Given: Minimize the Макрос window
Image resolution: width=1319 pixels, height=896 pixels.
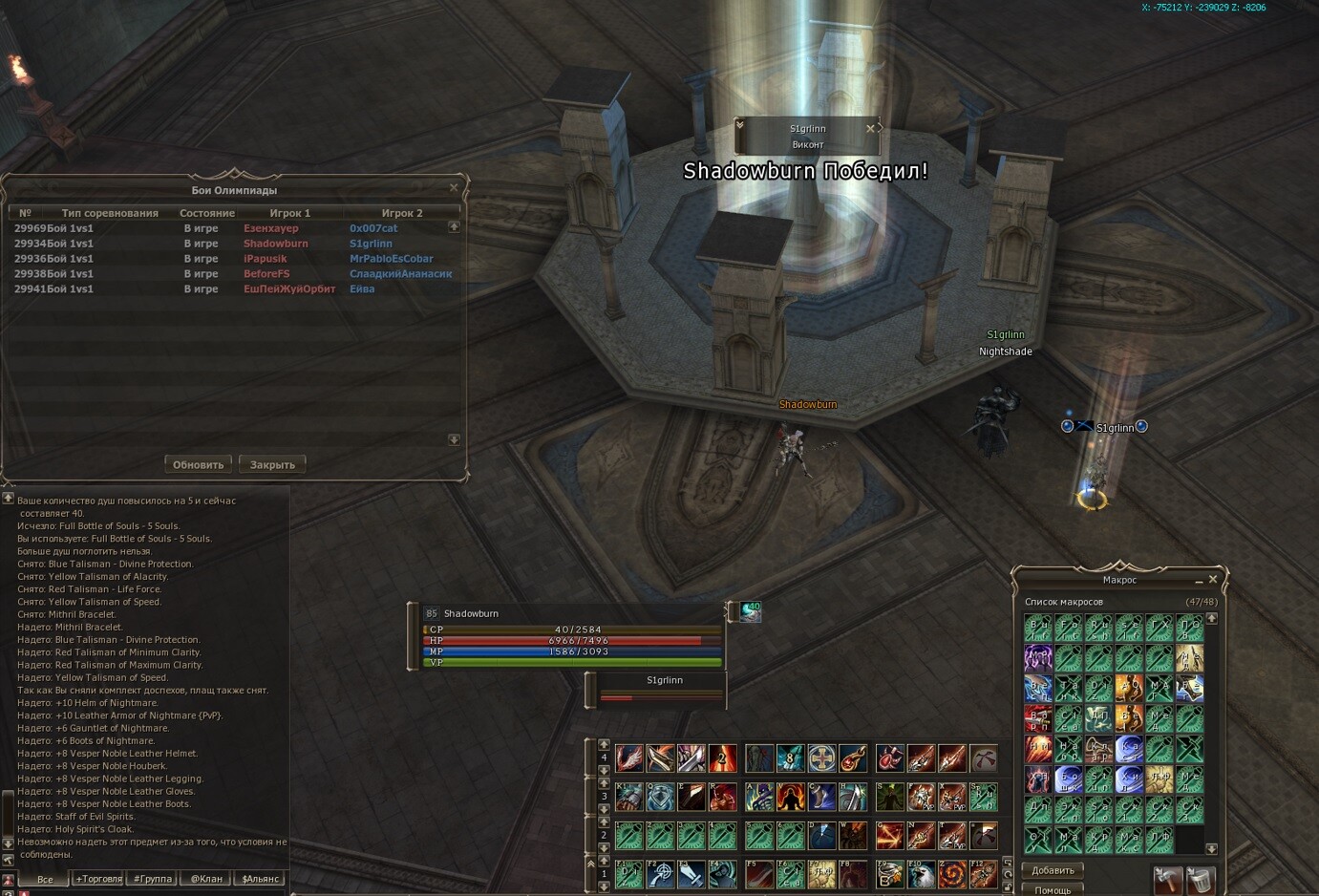Looking at the screenshot, I should tap(1199, 581).
